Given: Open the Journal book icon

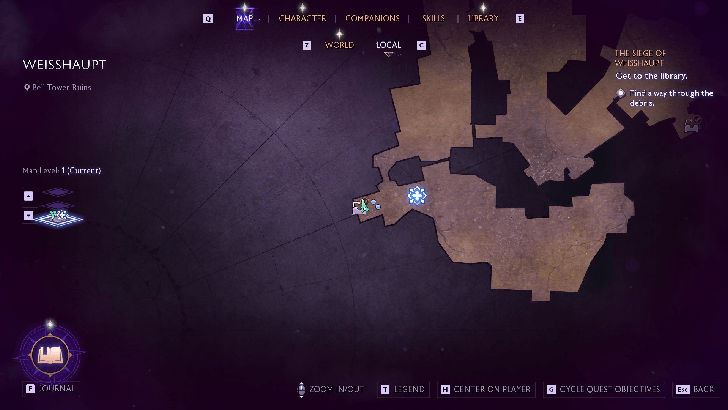Looking at the screenshot, I should click(x=48, y=352).
